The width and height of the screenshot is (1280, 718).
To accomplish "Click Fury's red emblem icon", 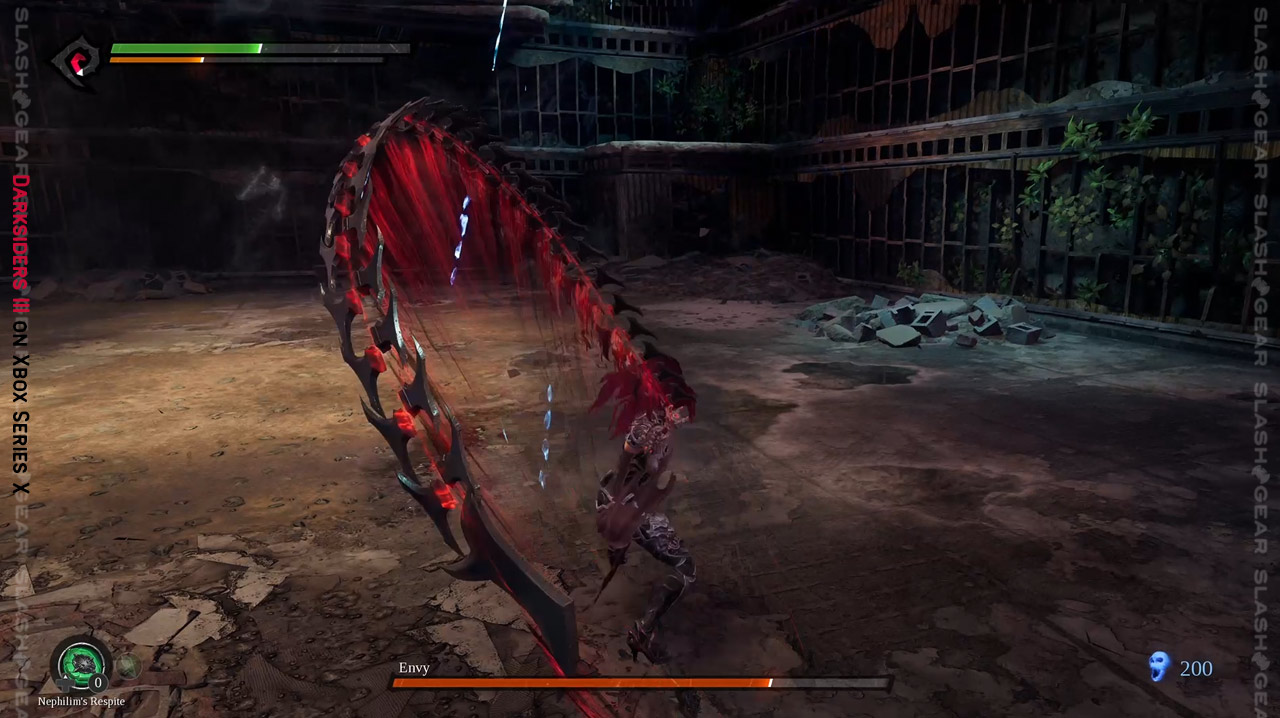I will 77,60.
